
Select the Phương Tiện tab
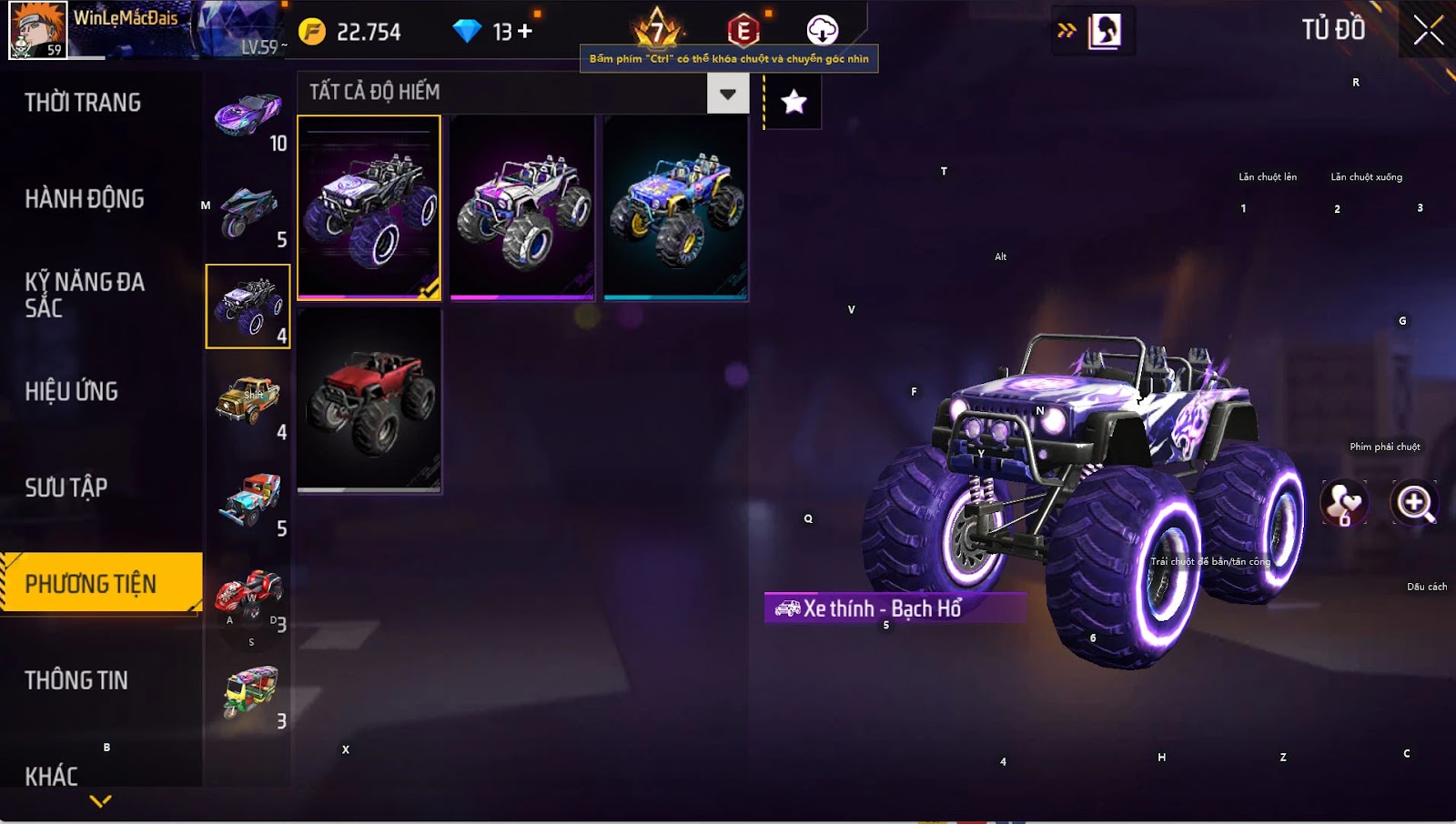point(91,584)
